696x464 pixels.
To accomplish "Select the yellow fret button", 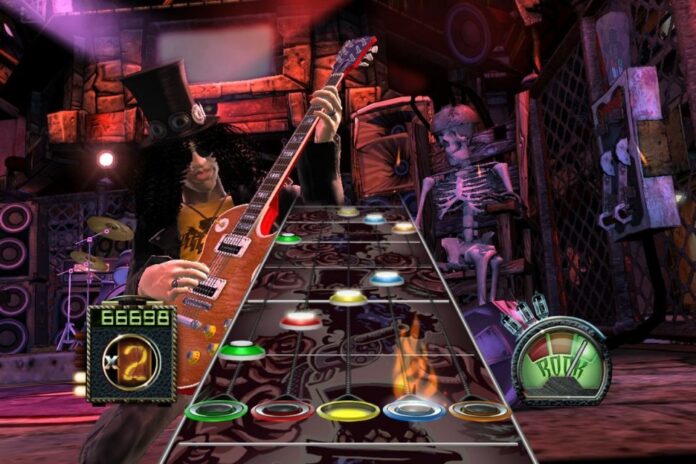I will tap(348, 410).
